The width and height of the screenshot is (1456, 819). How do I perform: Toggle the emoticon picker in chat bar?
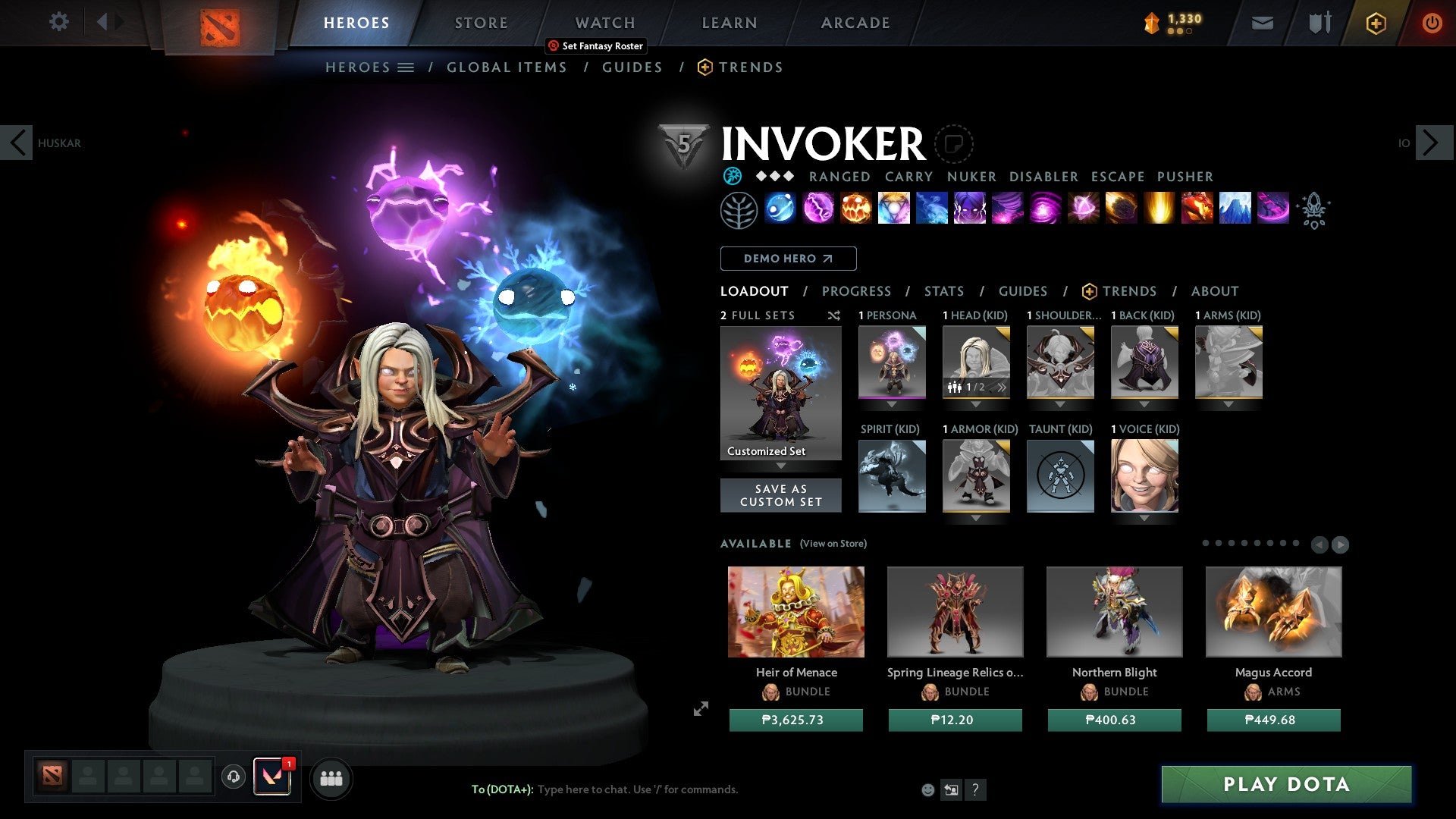pyautogui.click(x=927, y=789)
